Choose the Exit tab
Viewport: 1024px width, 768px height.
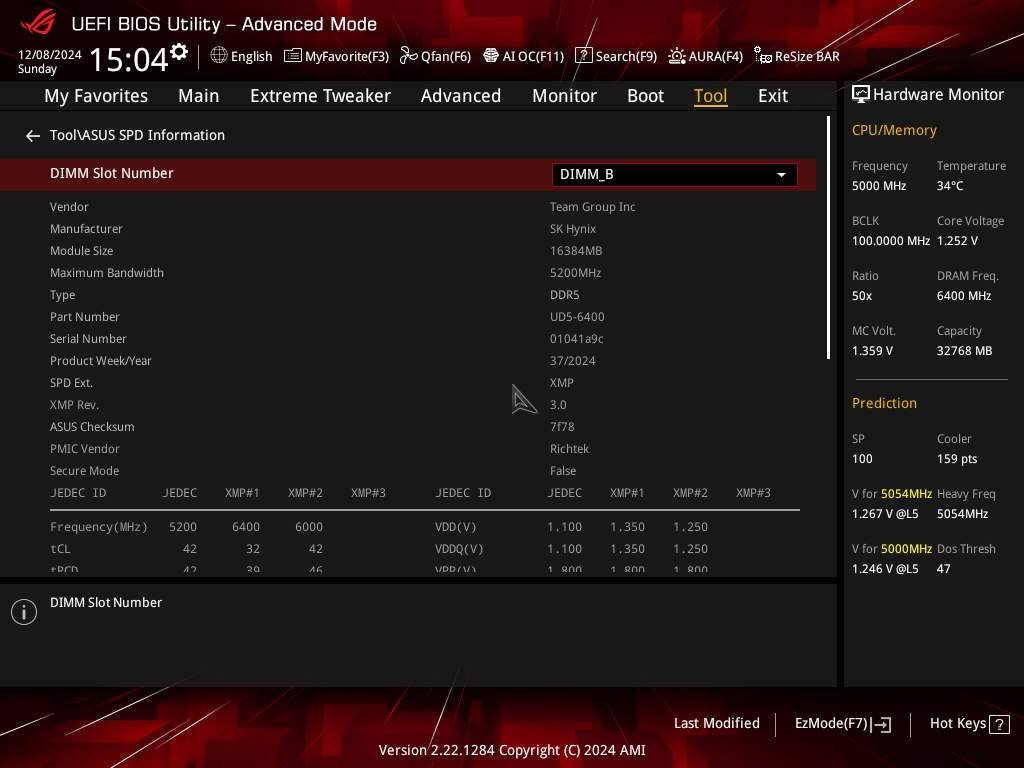(772, 96)
